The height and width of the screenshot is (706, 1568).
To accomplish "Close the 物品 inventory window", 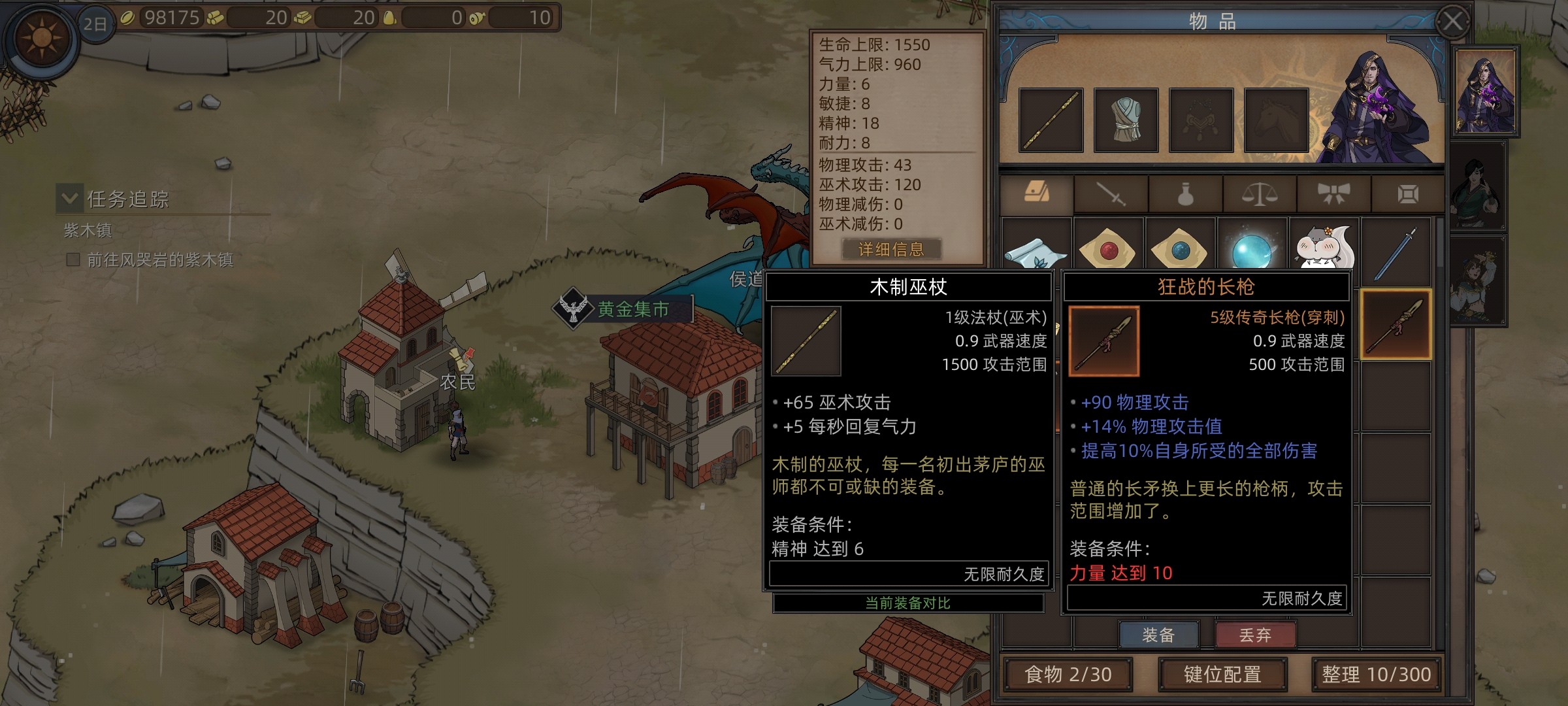I will tap(1452, 22).
